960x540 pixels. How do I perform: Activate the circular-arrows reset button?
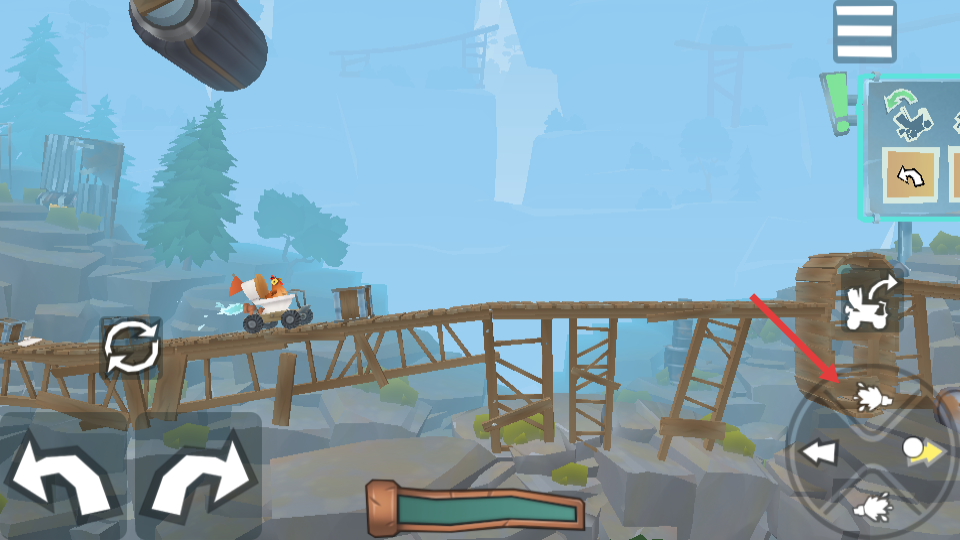coord(130,347)
